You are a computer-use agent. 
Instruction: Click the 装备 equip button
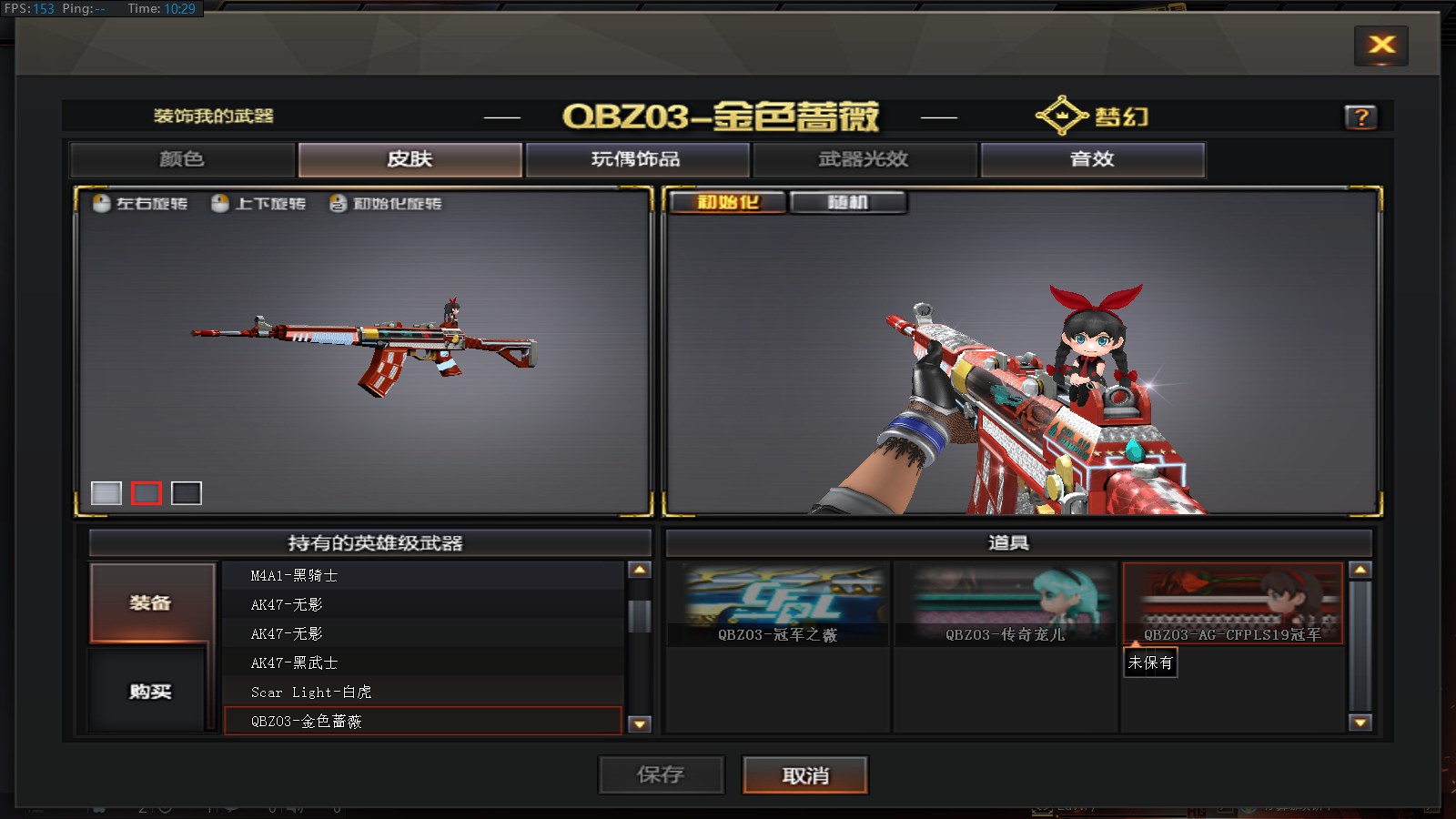[151, 602]
